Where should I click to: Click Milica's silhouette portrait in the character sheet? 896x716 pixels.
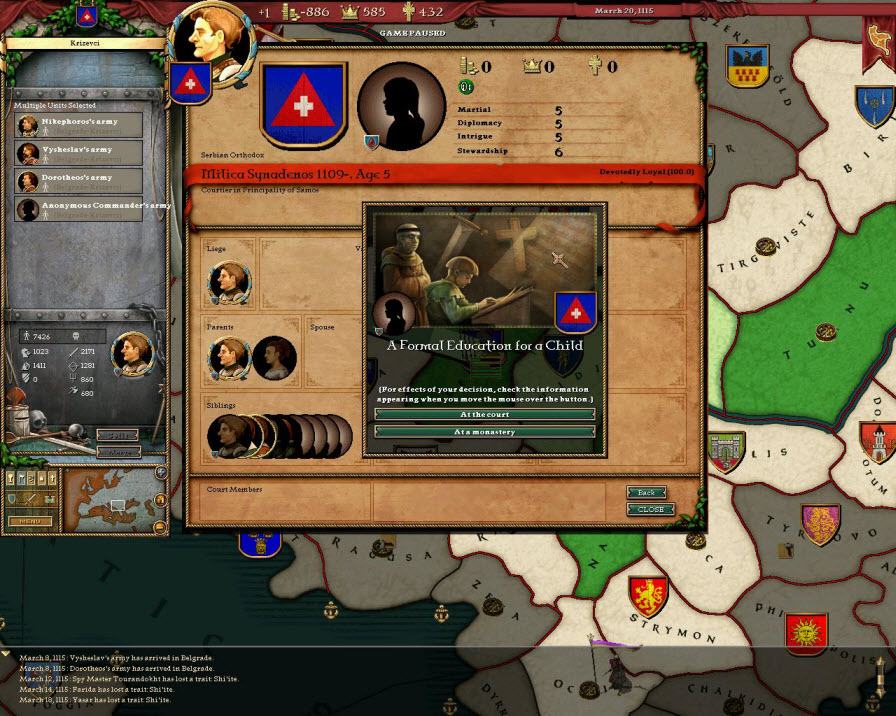point(401,105)
